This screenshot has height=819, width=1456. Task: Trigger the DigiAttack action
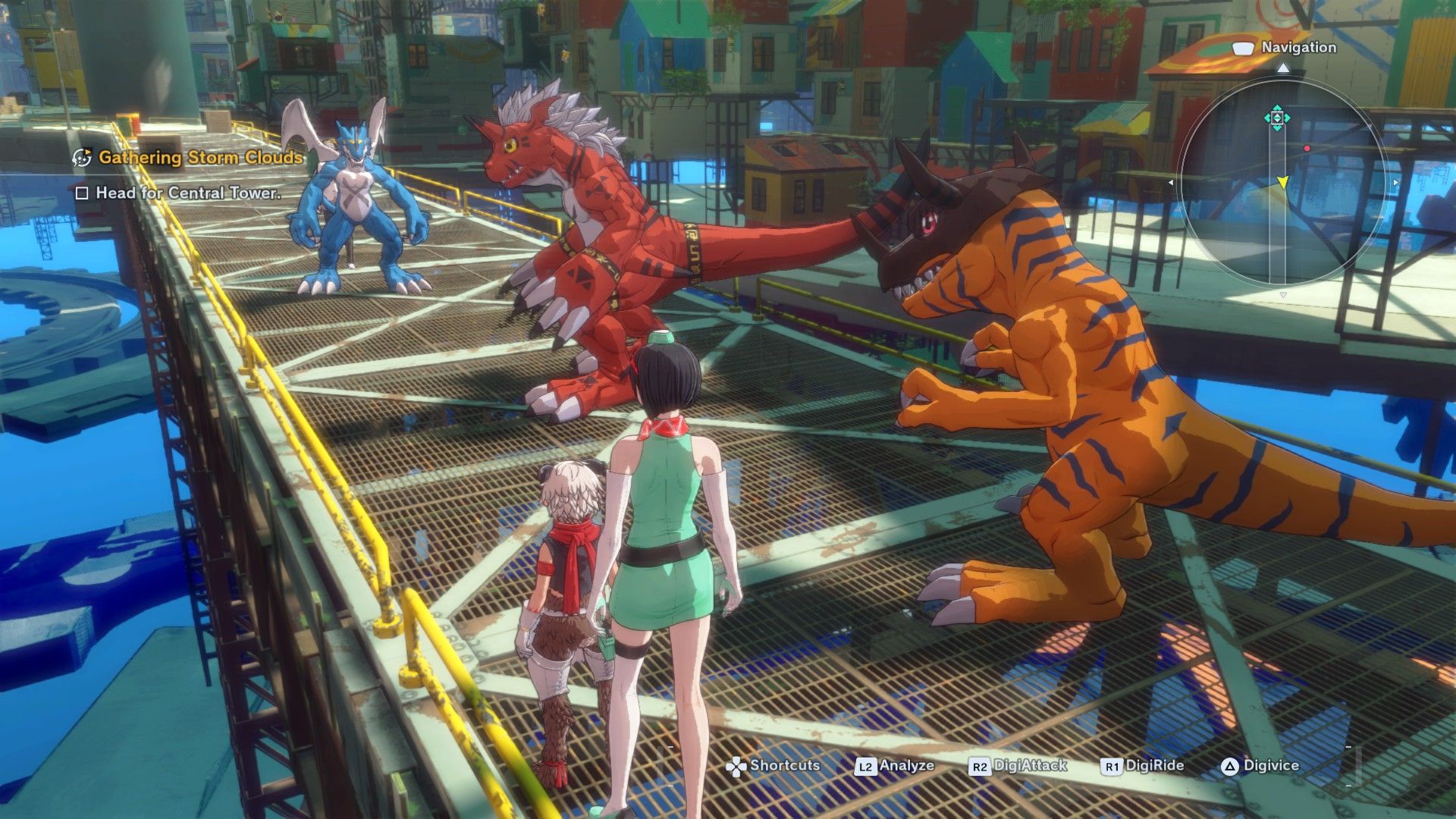1018,766
